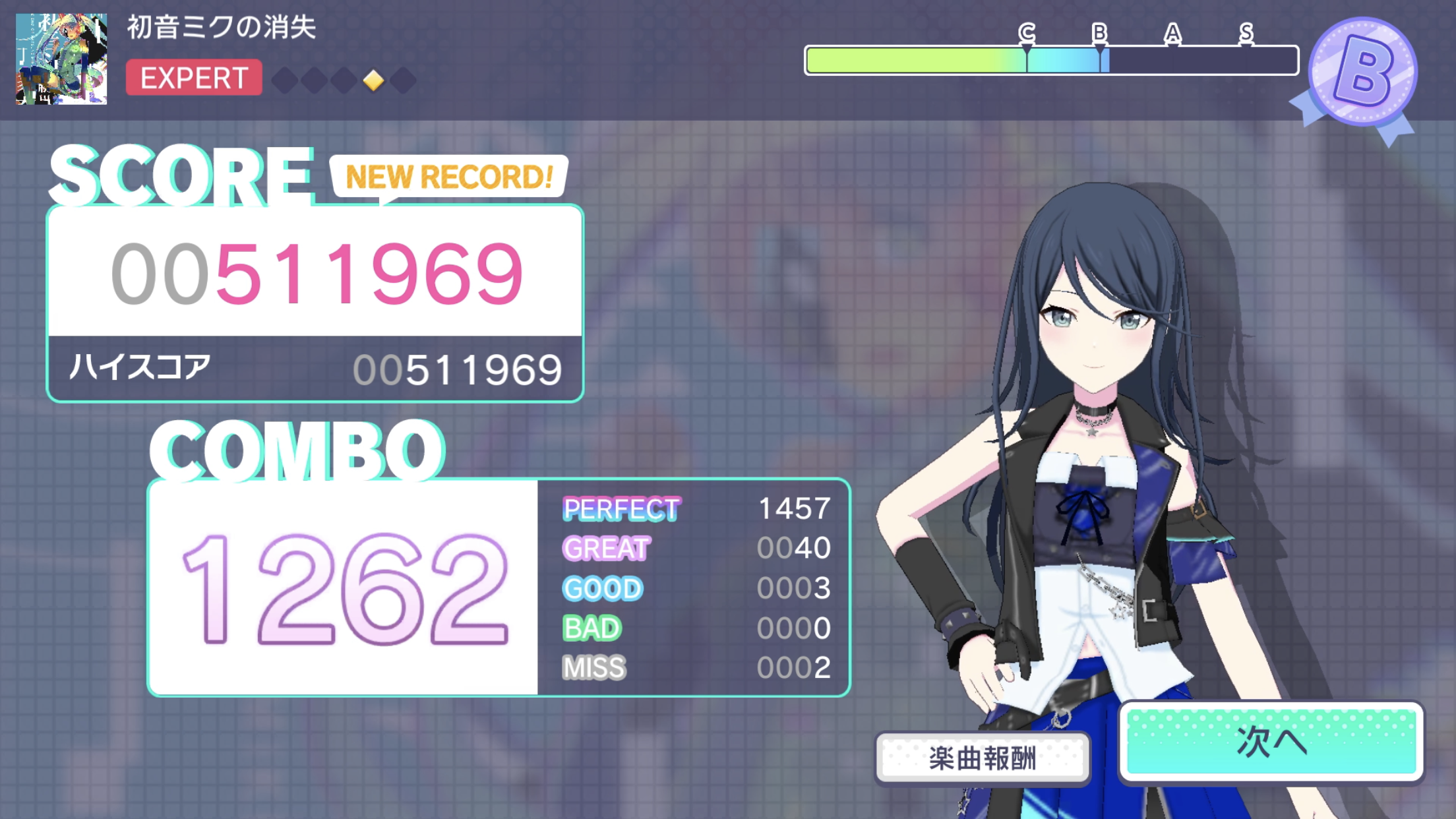Tap the 次へ (Next) button

[1271, 742]
